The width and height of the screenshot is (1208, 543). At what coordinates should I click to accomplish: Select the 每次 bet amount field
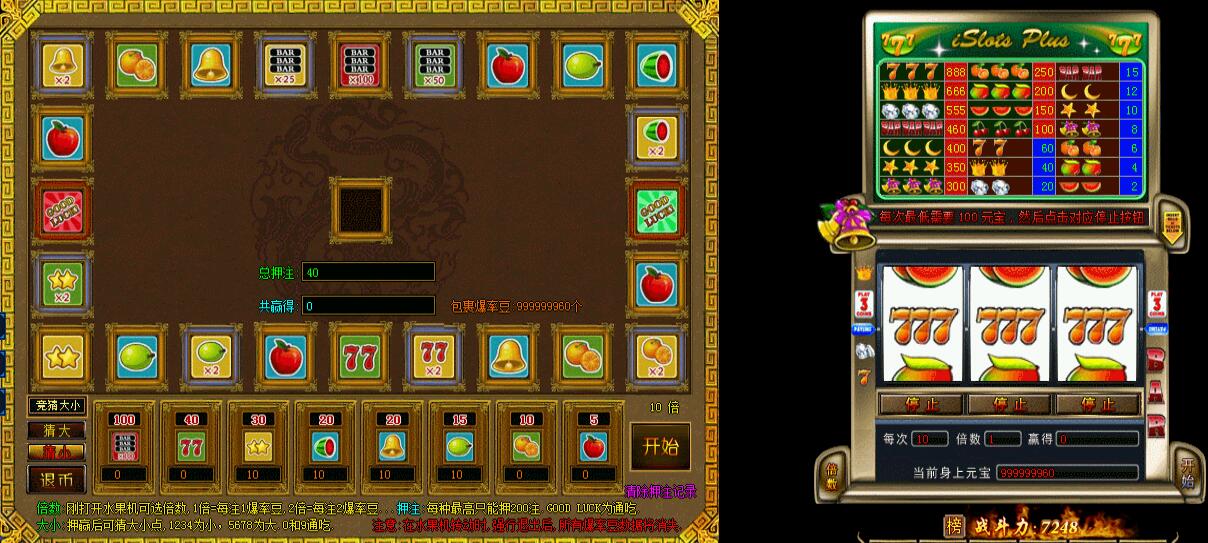point(930,439)
